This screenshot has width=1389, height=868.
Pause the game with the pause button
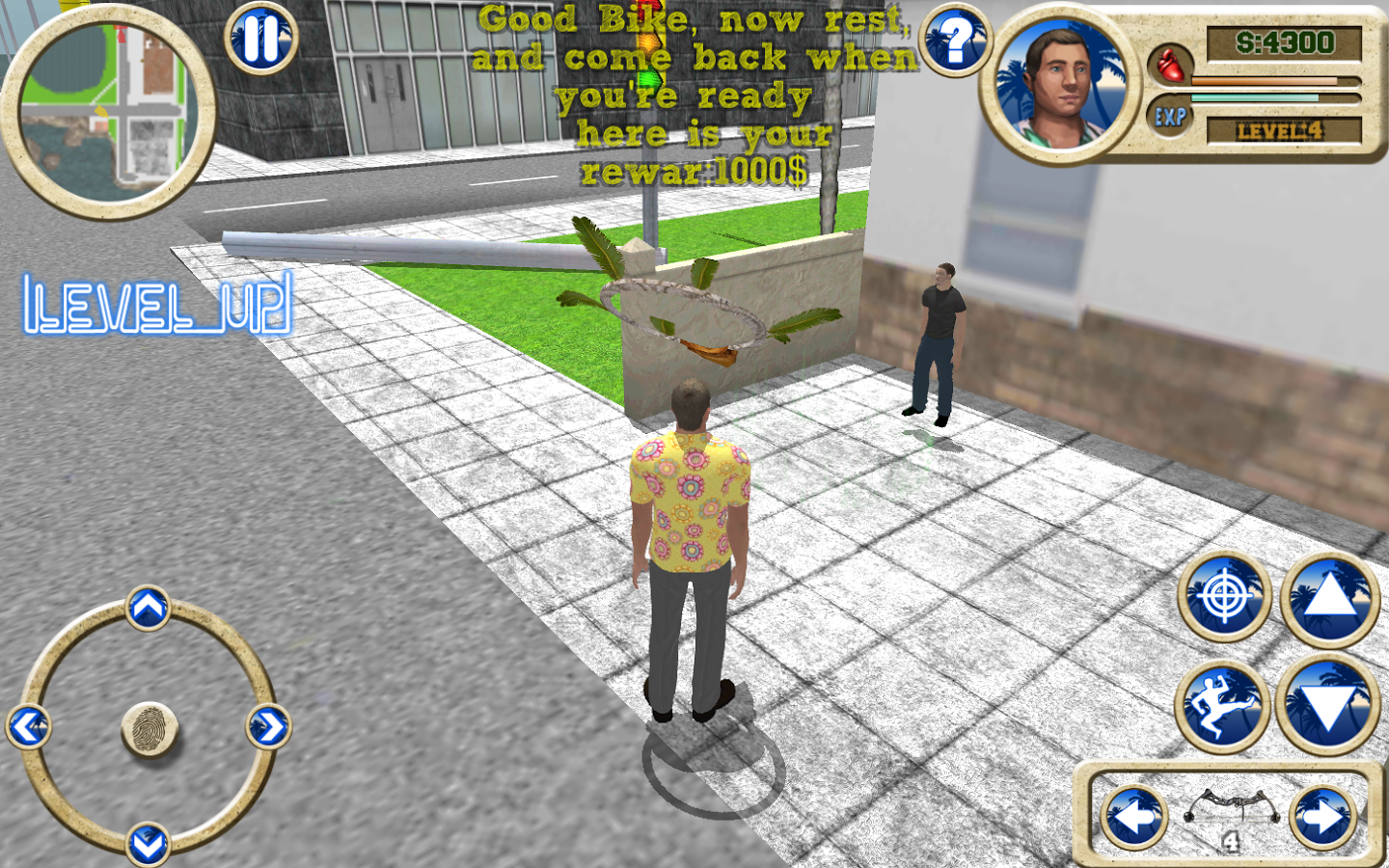260,40
